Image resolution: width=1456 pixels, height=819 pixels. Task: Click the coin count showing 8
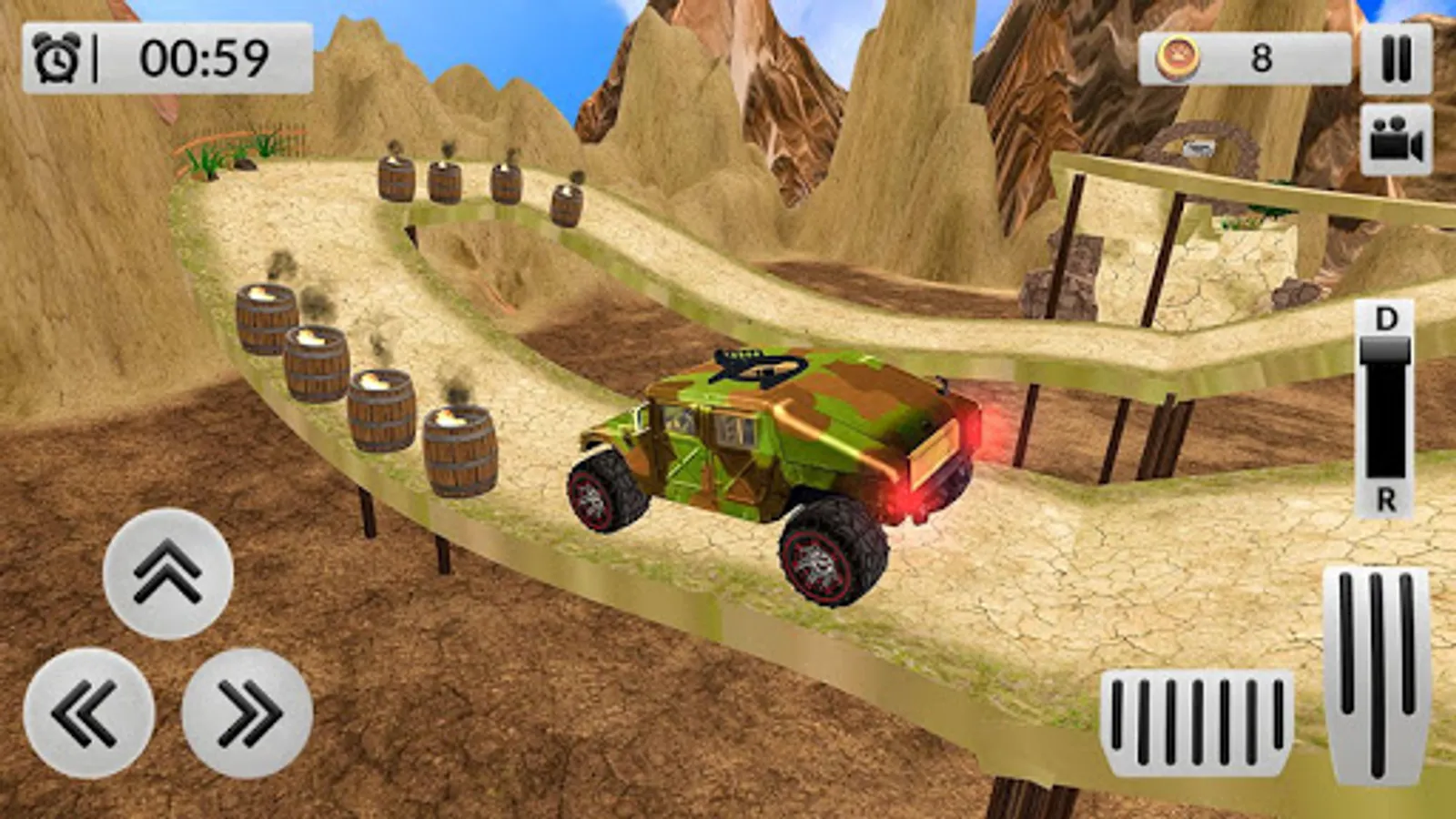1260,56
